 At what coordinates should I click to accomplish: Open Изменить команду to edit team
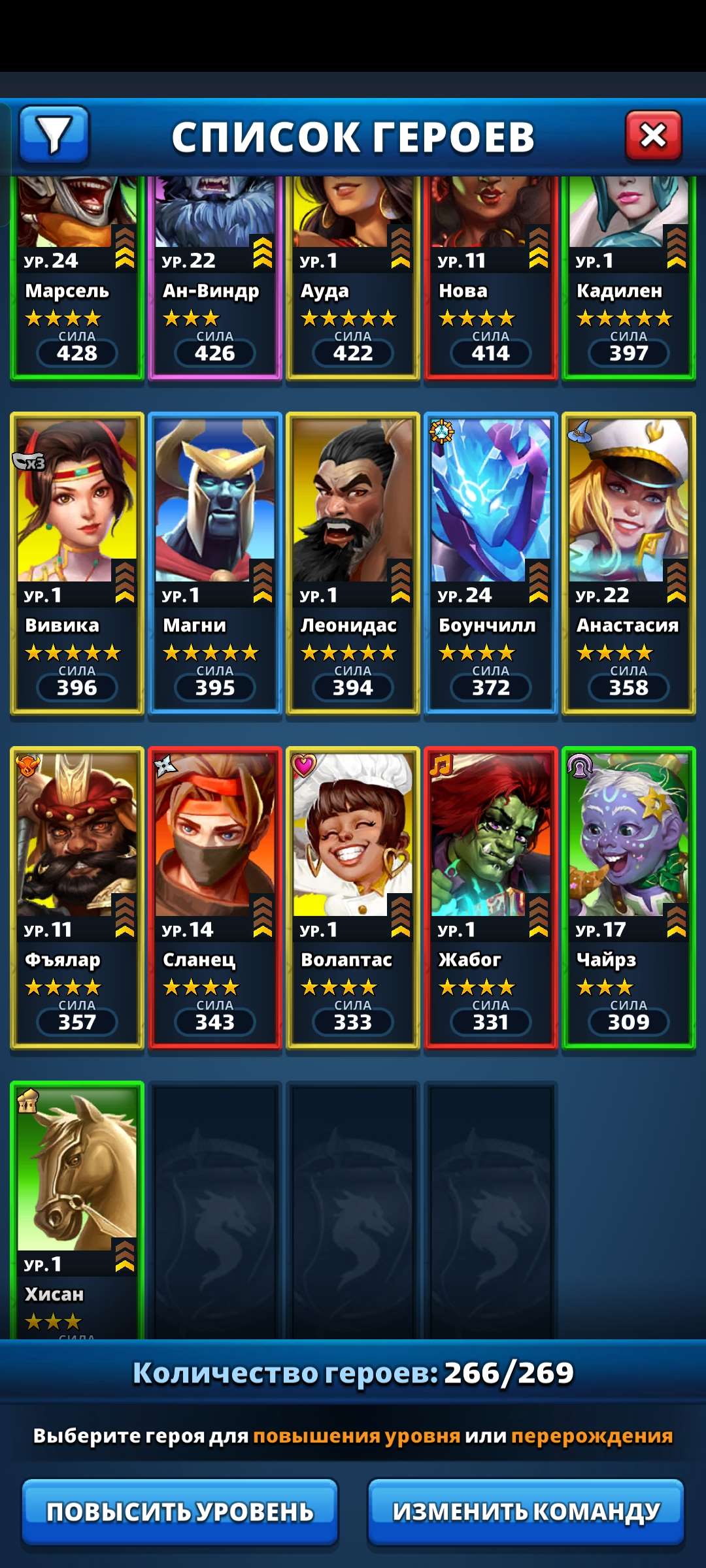526,1512
